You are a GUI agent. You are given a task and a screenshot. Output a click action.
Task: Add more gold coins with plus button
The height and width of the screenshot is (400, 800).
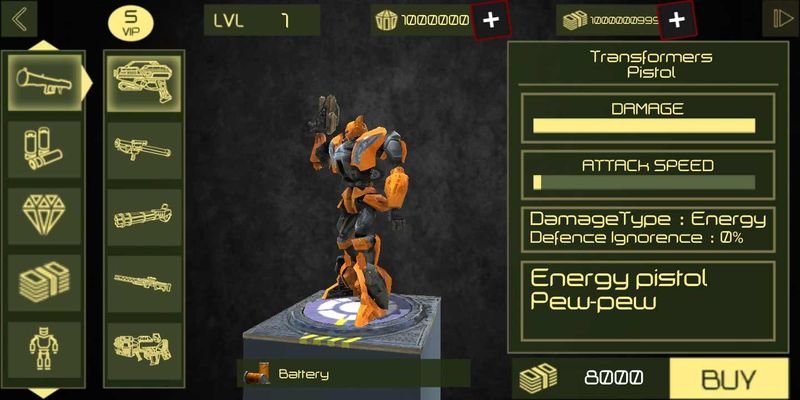point(490,20)
